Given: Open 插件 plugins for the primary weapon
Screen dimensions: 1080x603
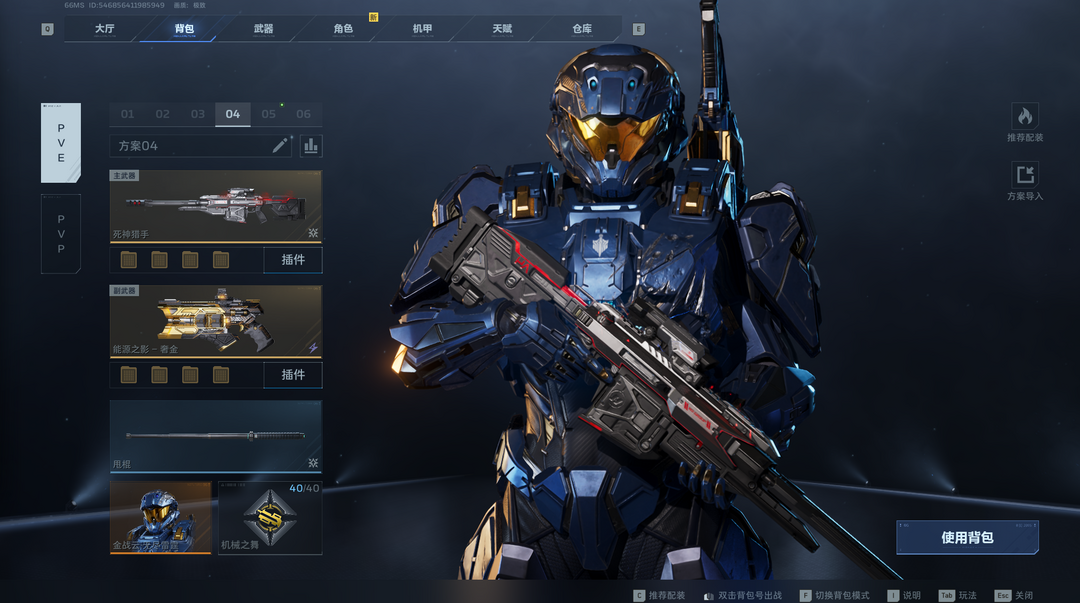Looking at the screenshot, I should pyautogui.click(x=293, y=260).
